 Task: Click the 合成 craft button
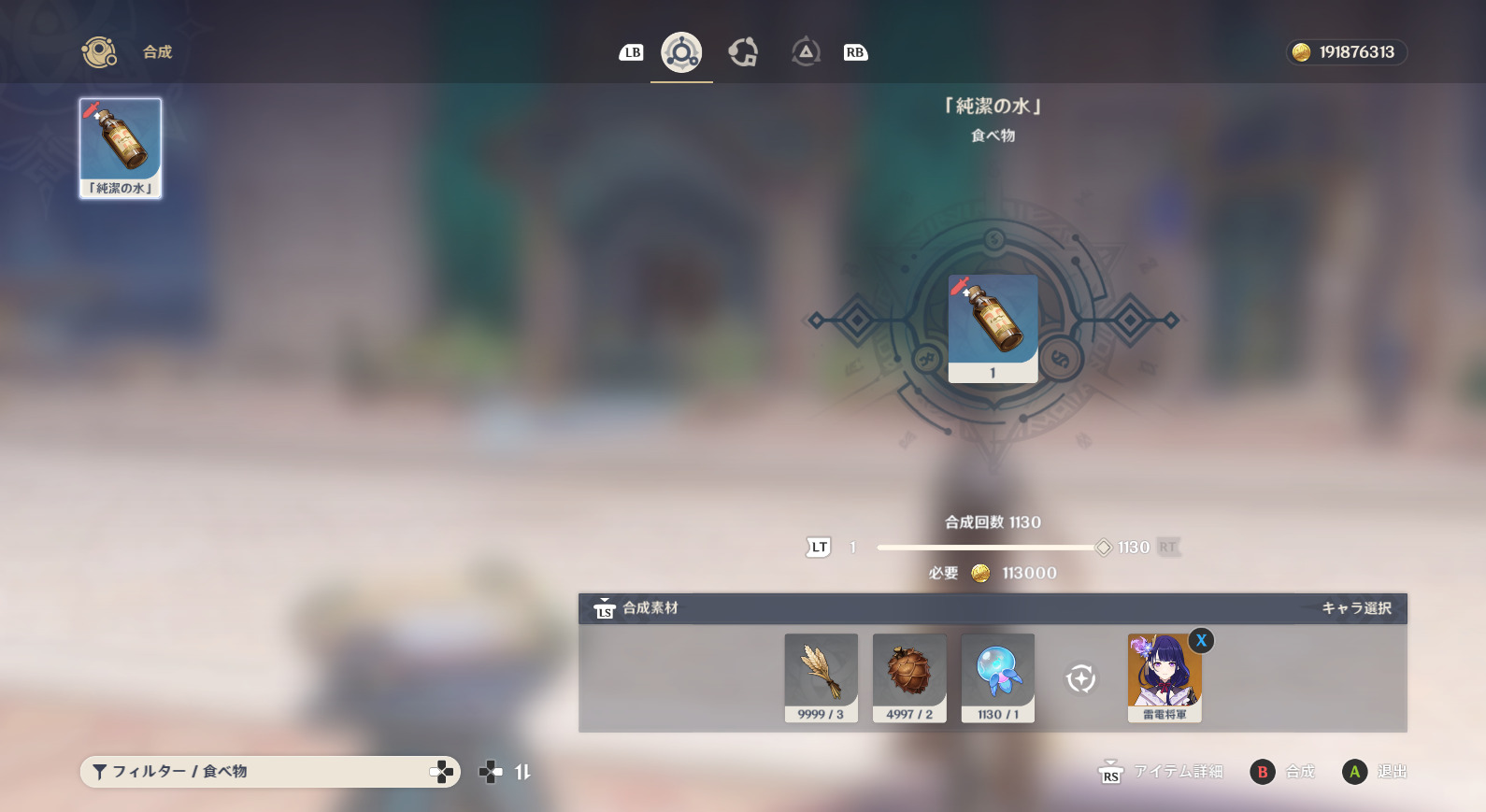pyautogui.click(x=1283, y=772)
